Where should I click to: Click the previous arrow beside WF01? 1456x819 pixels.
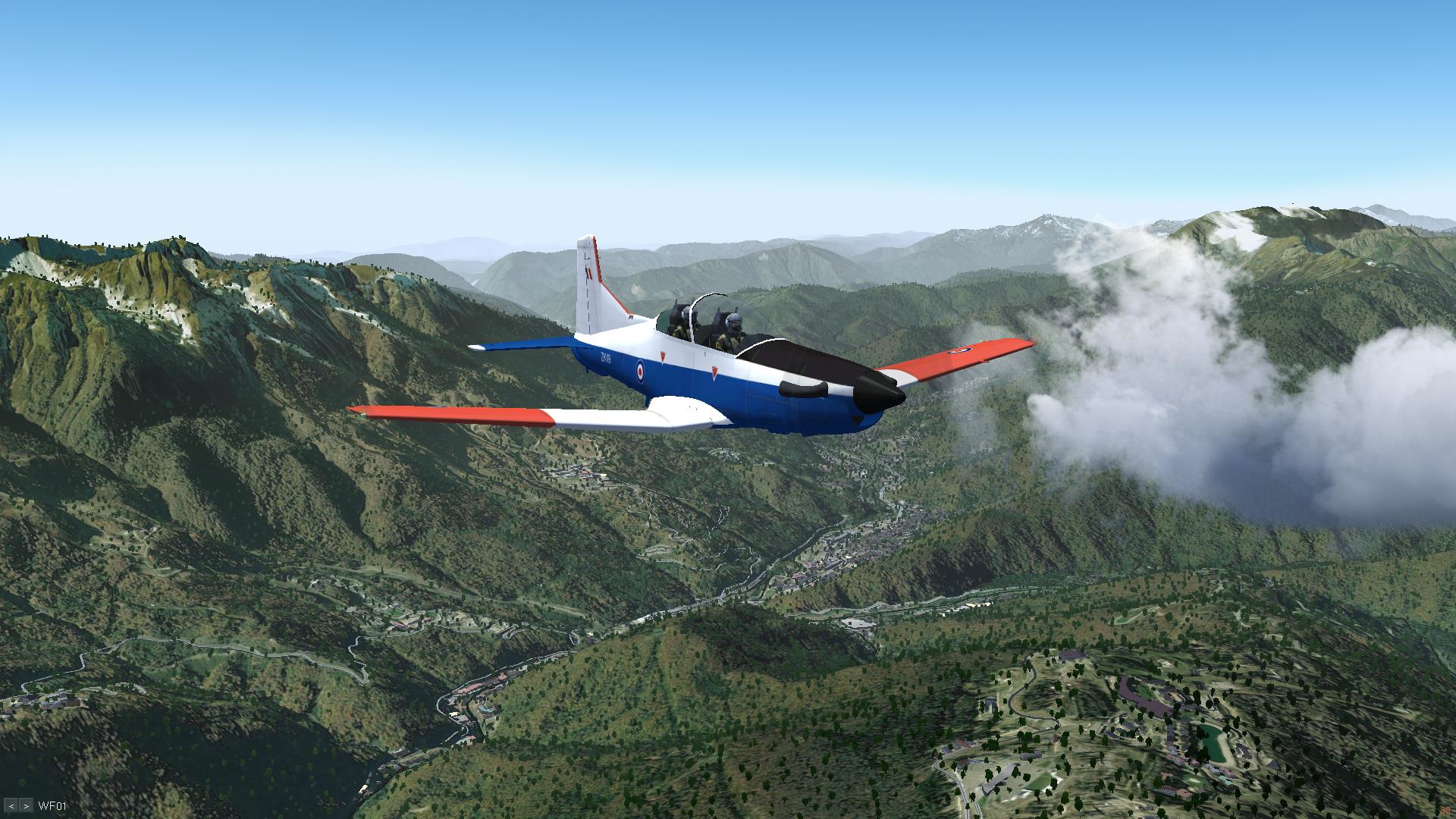point(11,806)
